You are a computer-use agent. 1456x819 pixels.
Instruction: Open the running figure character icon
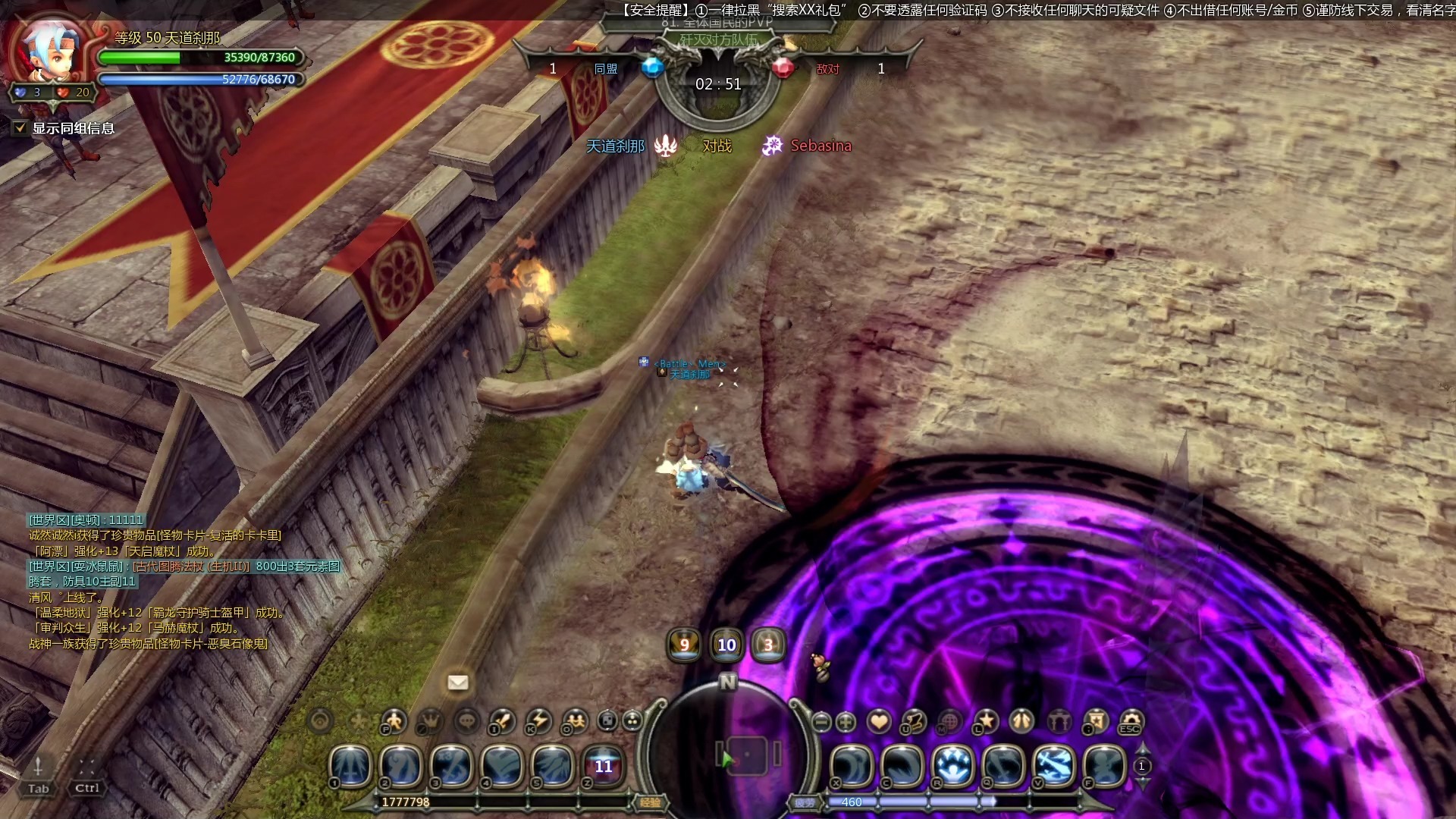tap(394, 721)
